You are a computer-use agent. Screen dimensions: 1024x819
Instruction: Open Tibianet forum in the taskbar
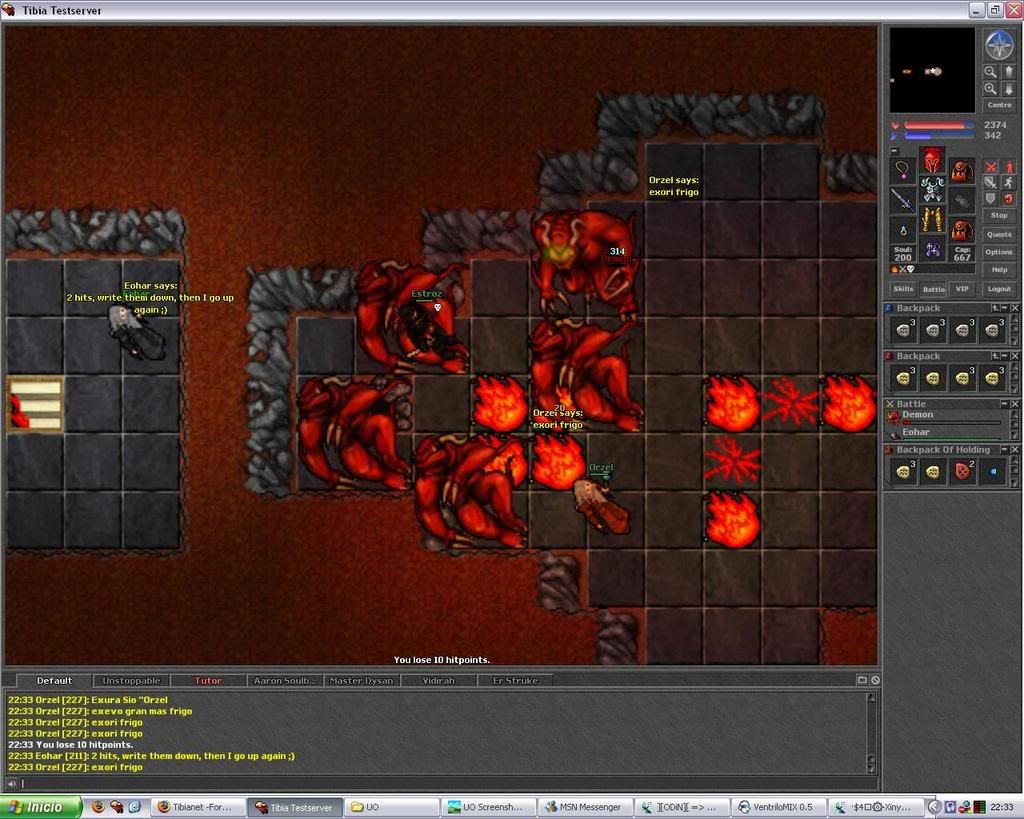click(196, 807)
